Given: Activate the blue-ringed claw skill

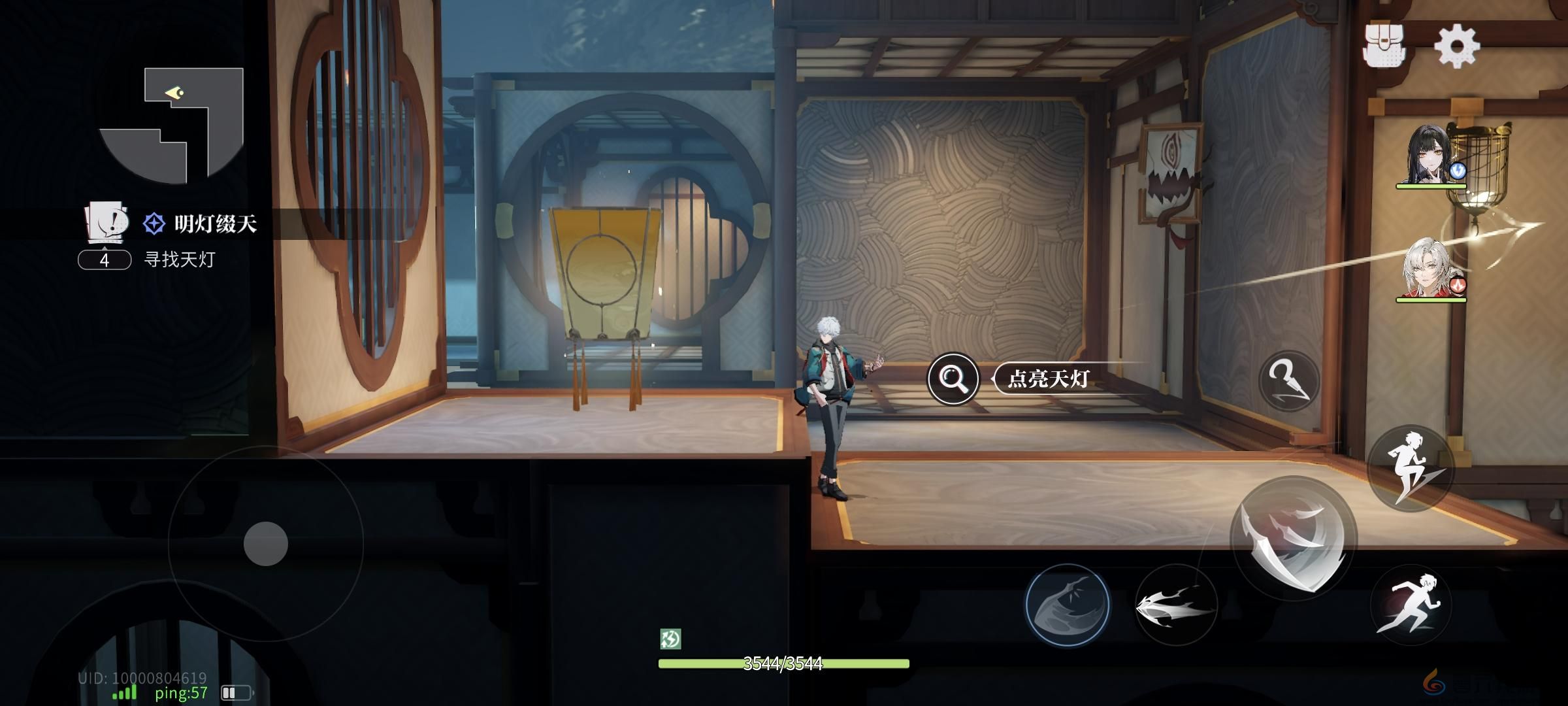Looking at the screenshot, I should 1067,605.
